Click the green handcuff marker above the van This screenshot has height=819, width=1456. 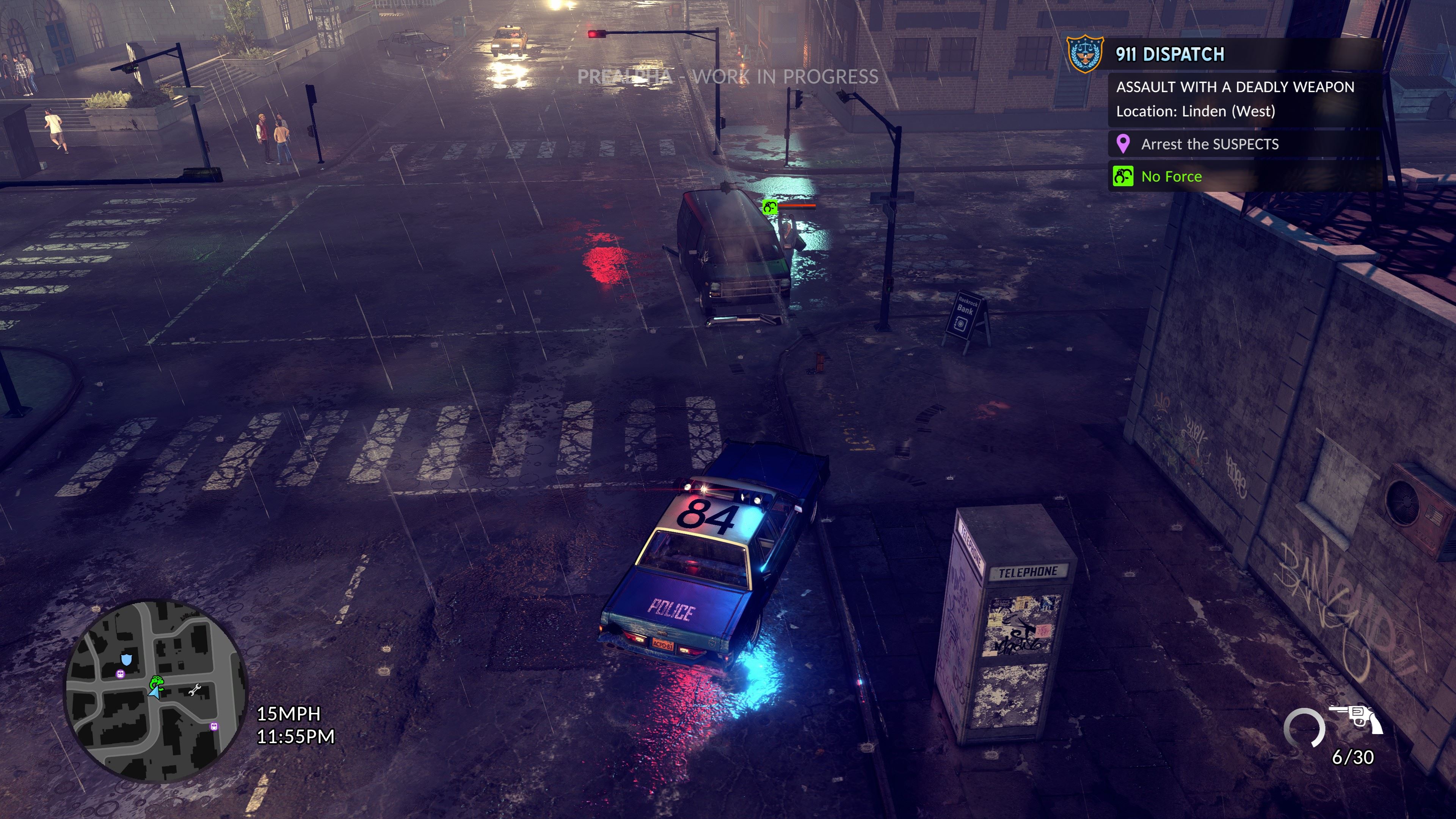click(769, 207)
